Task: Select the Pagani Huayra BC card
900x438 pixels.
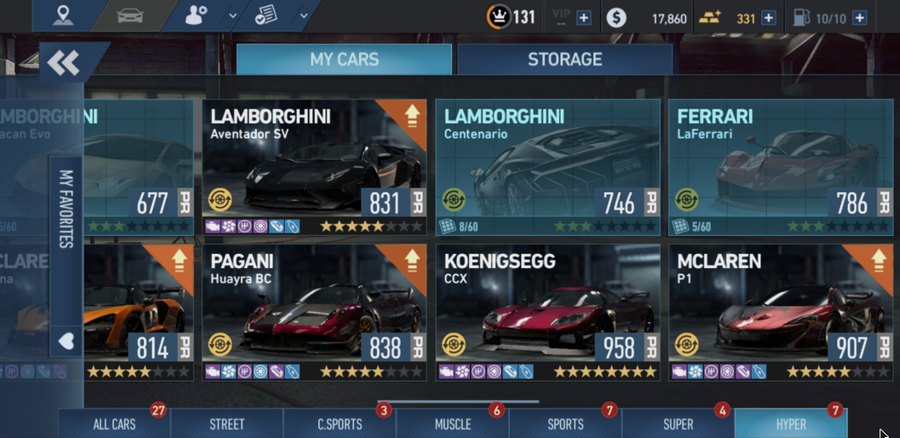Action: pyautogui.click(x=314, y=312)
